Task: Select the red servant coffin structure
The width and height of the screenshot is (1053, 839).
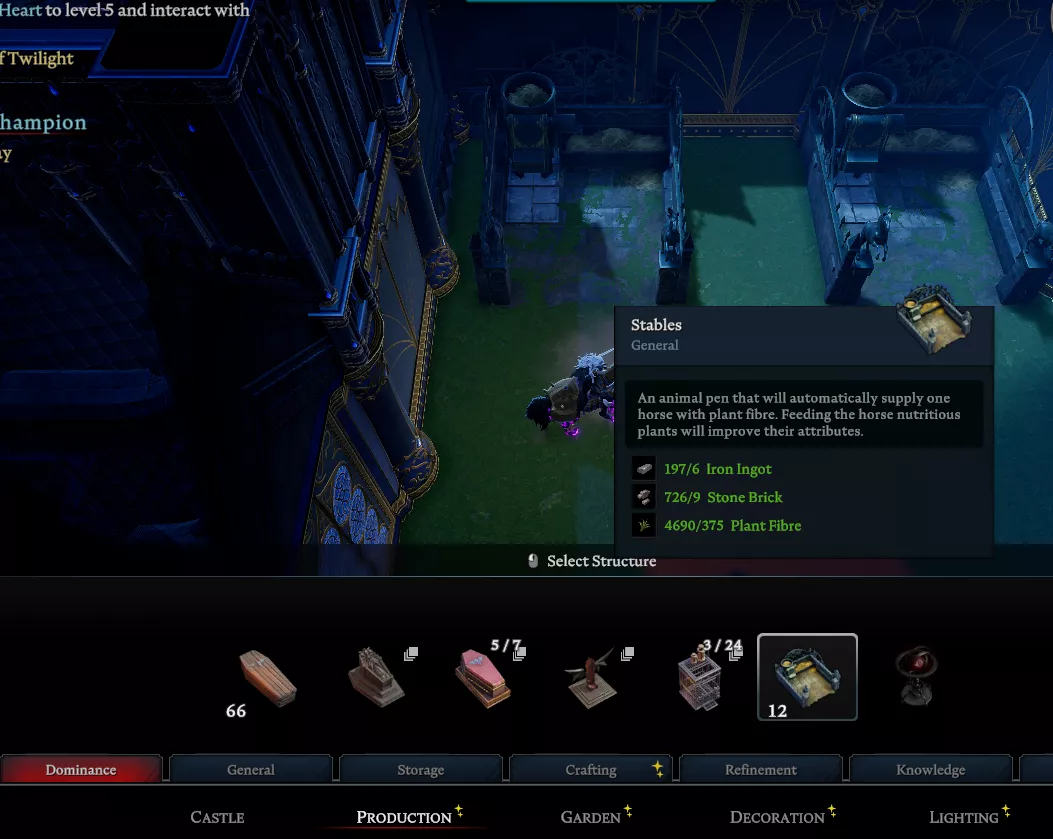Action: pyautogui.click(x=484, y=677)
